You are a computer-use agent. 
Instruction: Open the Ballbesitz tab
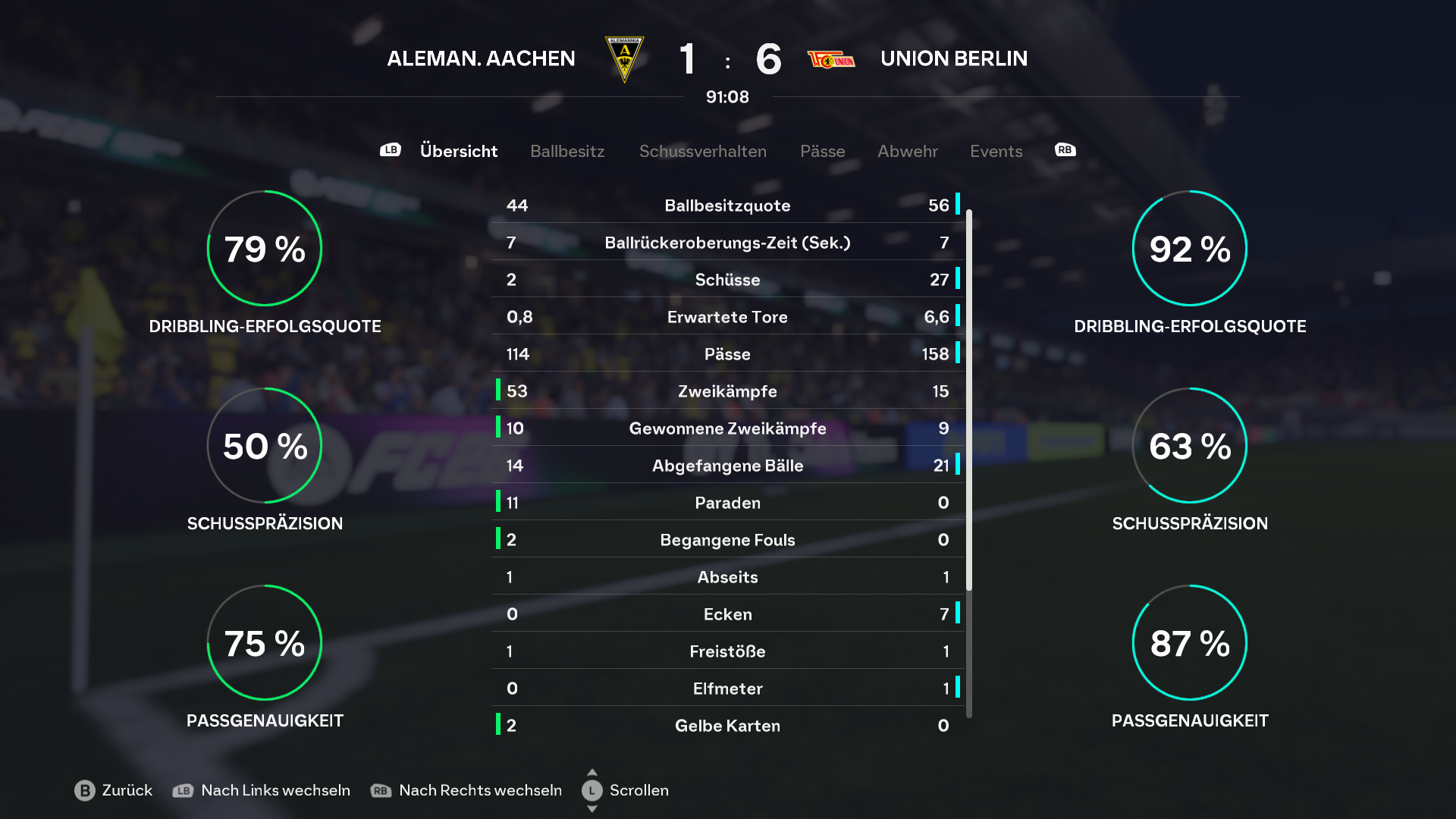coord(567,151)
